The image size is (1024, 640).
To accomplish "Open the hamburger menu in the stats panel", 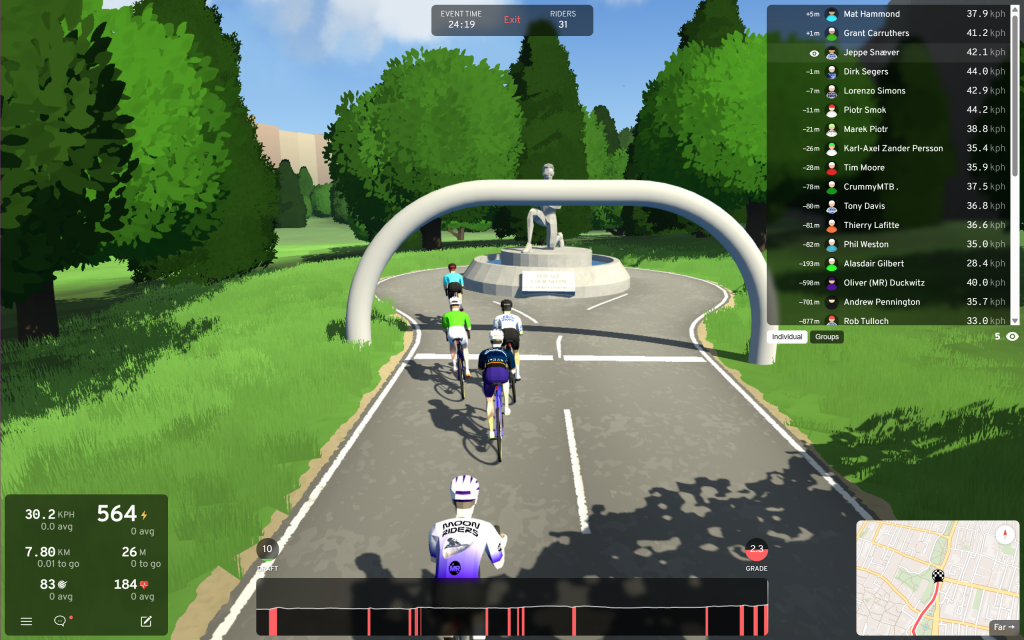I will point(27,621).
